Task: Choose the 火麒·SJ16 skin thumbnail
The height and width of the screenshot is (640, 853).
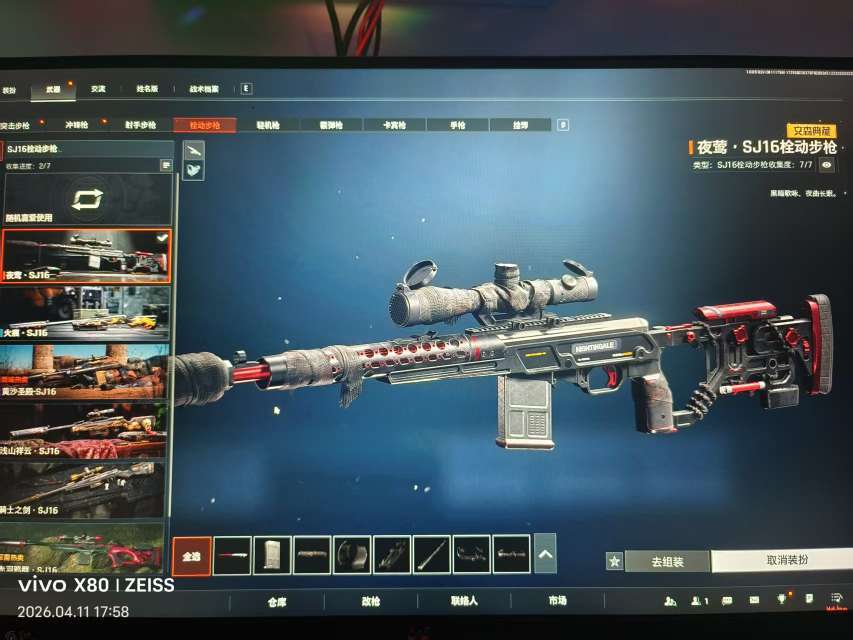Action: tap(84, 313)
